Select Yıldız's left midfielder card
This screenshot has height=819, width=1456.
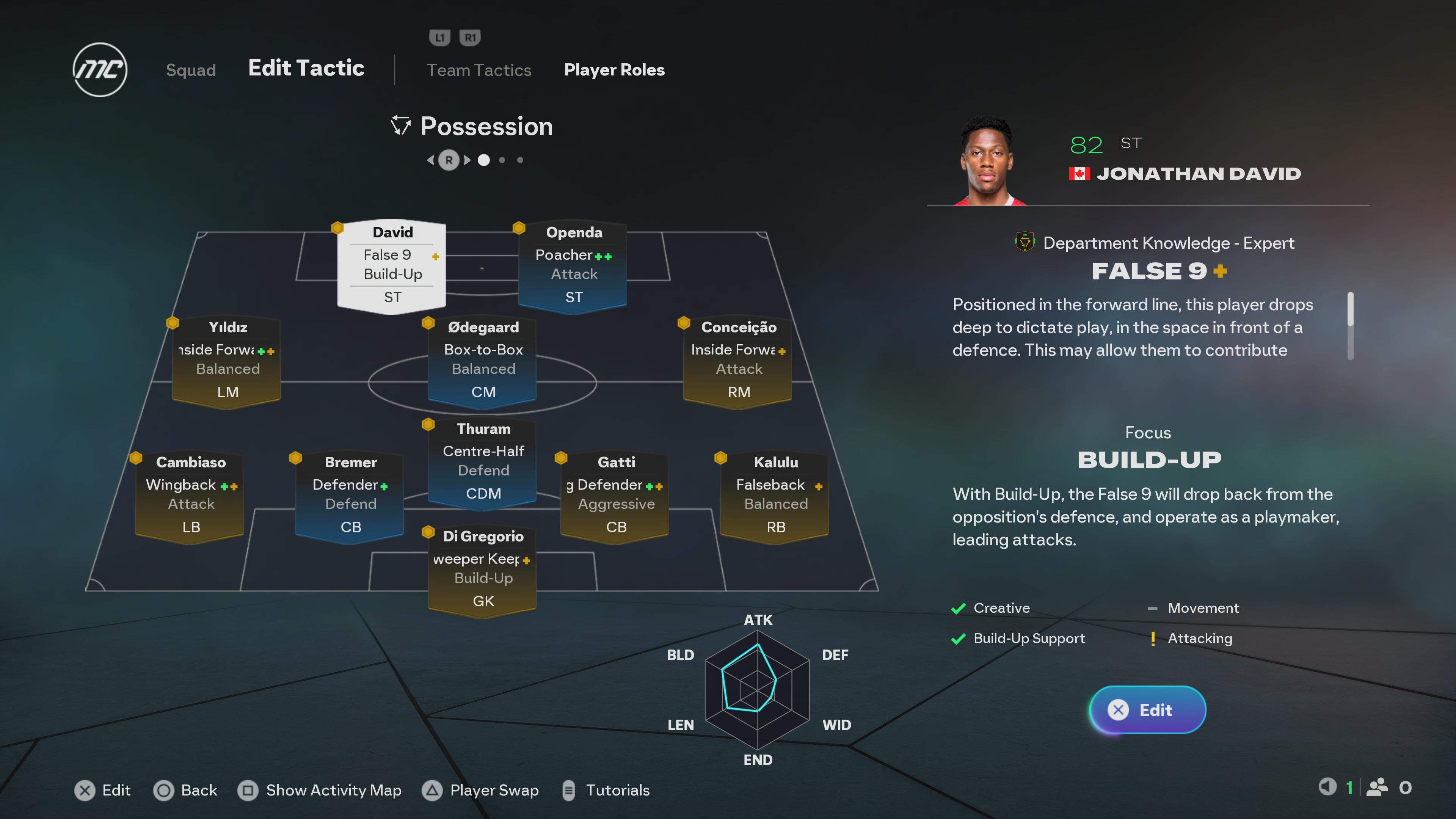tap(227, 359)
